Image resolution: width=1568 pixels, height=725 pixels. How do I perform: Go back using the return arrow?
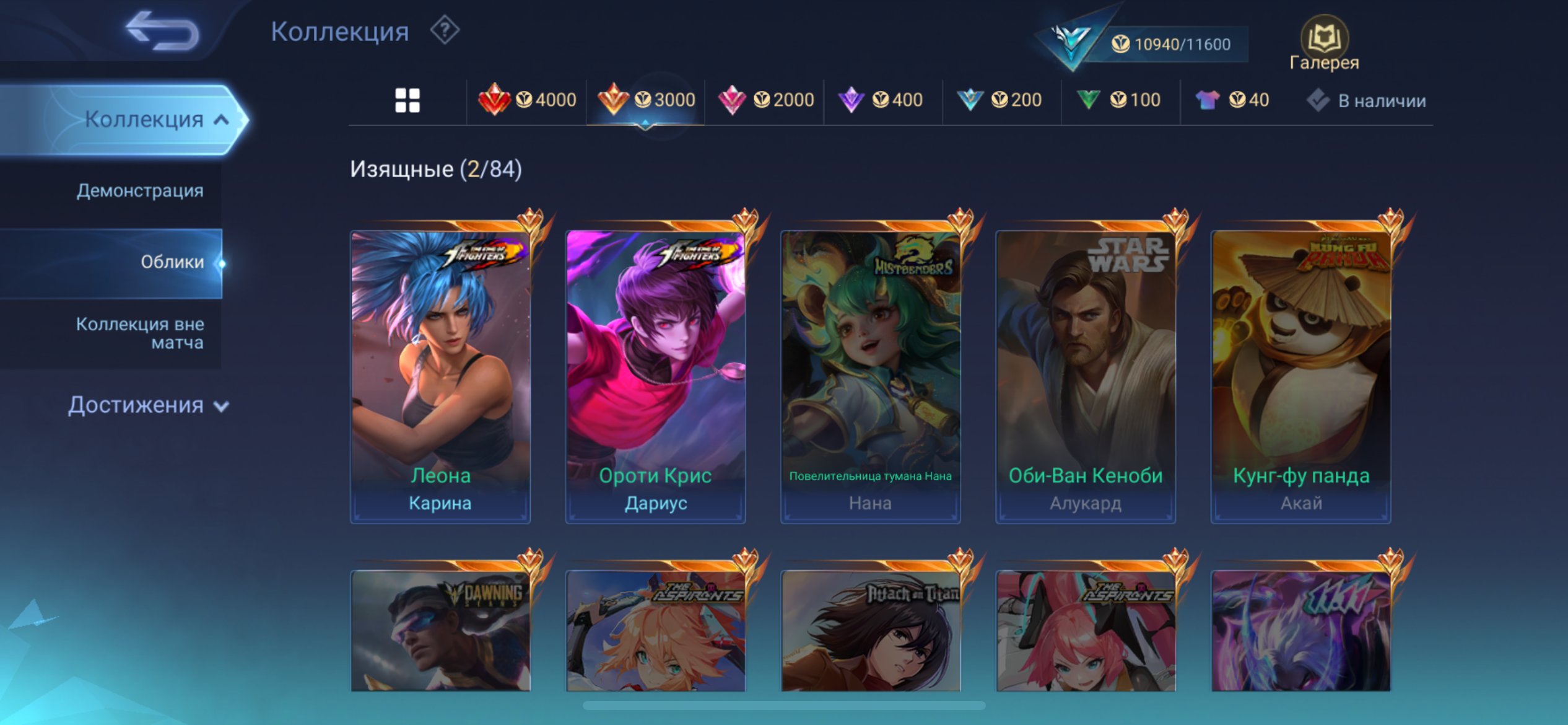click(162, 31)
